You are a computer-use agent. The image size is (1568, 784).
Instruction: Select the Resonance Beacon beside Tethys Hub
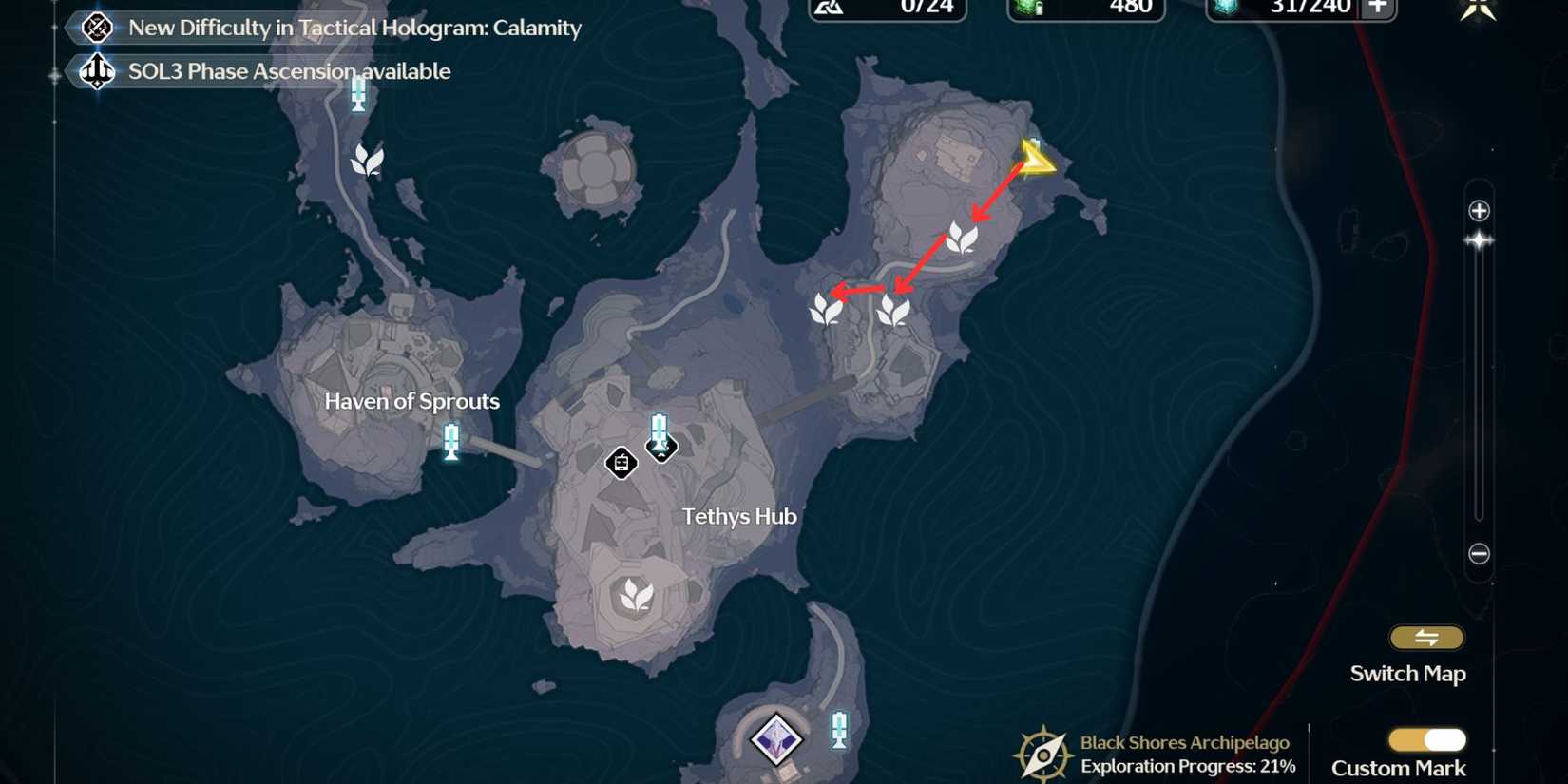(658, 433)
